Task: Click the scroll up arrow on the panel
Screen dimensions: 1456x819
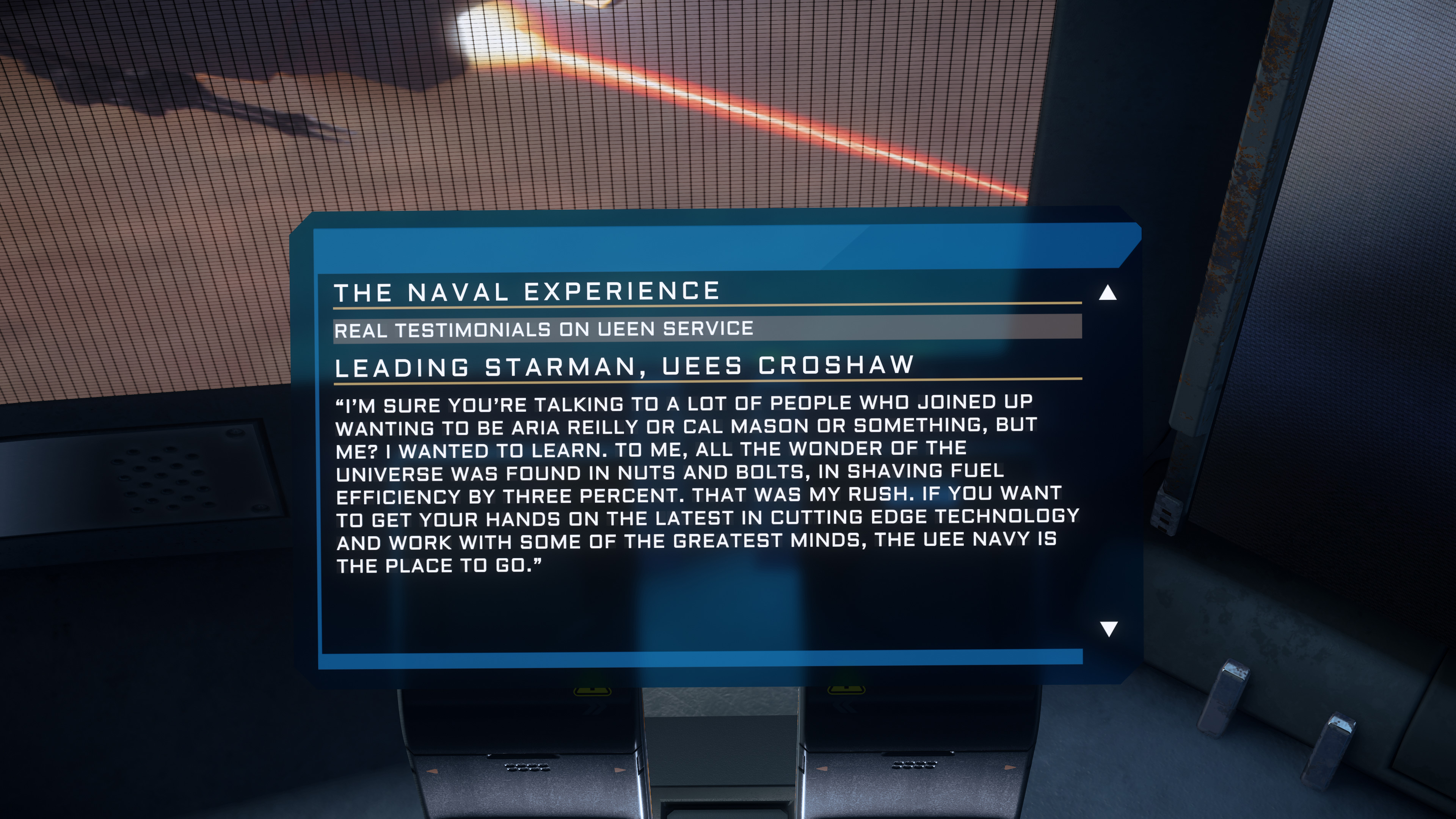Action: (x=1107, y=293)
